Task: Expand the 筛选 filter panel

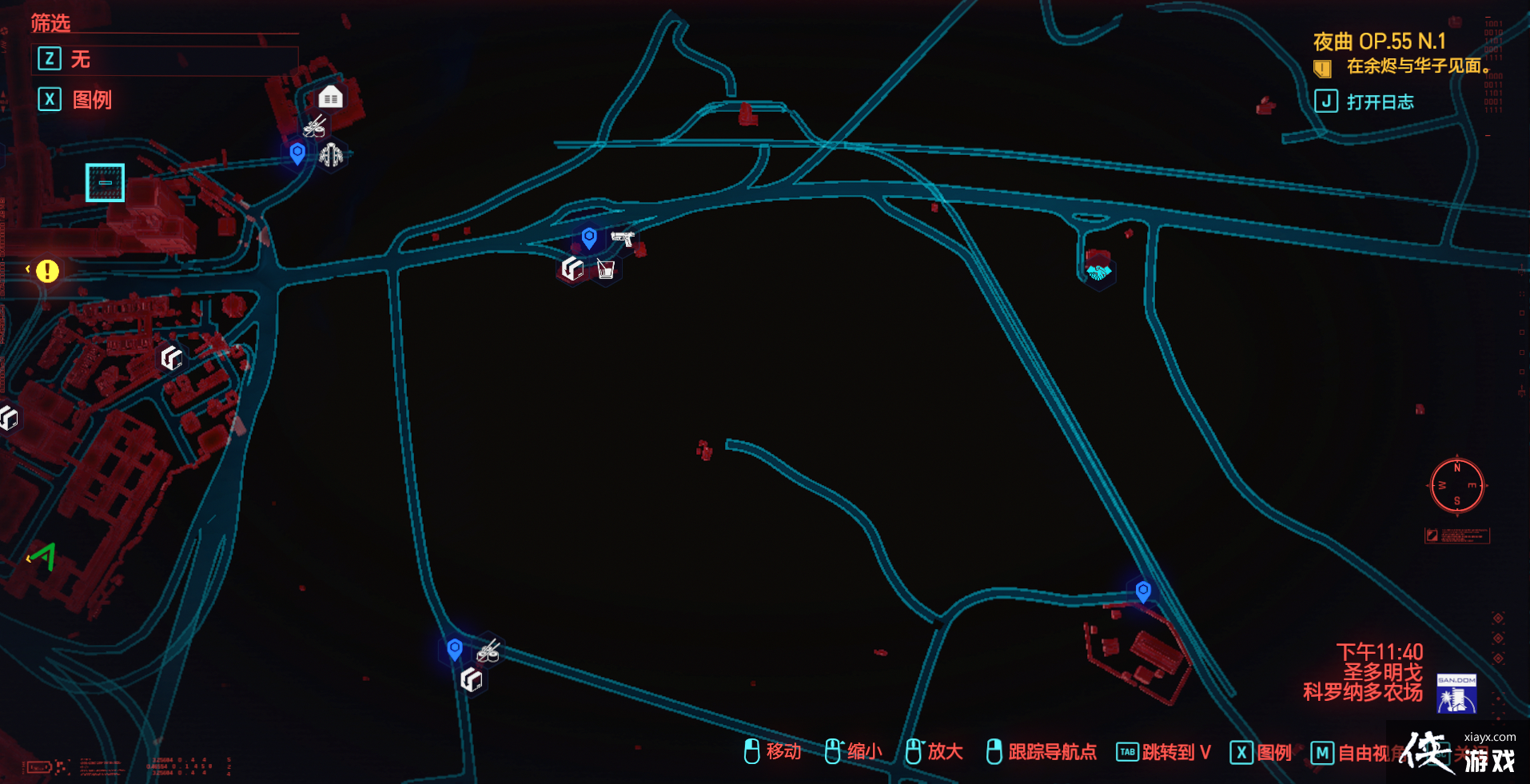Action: click(50, 24)
